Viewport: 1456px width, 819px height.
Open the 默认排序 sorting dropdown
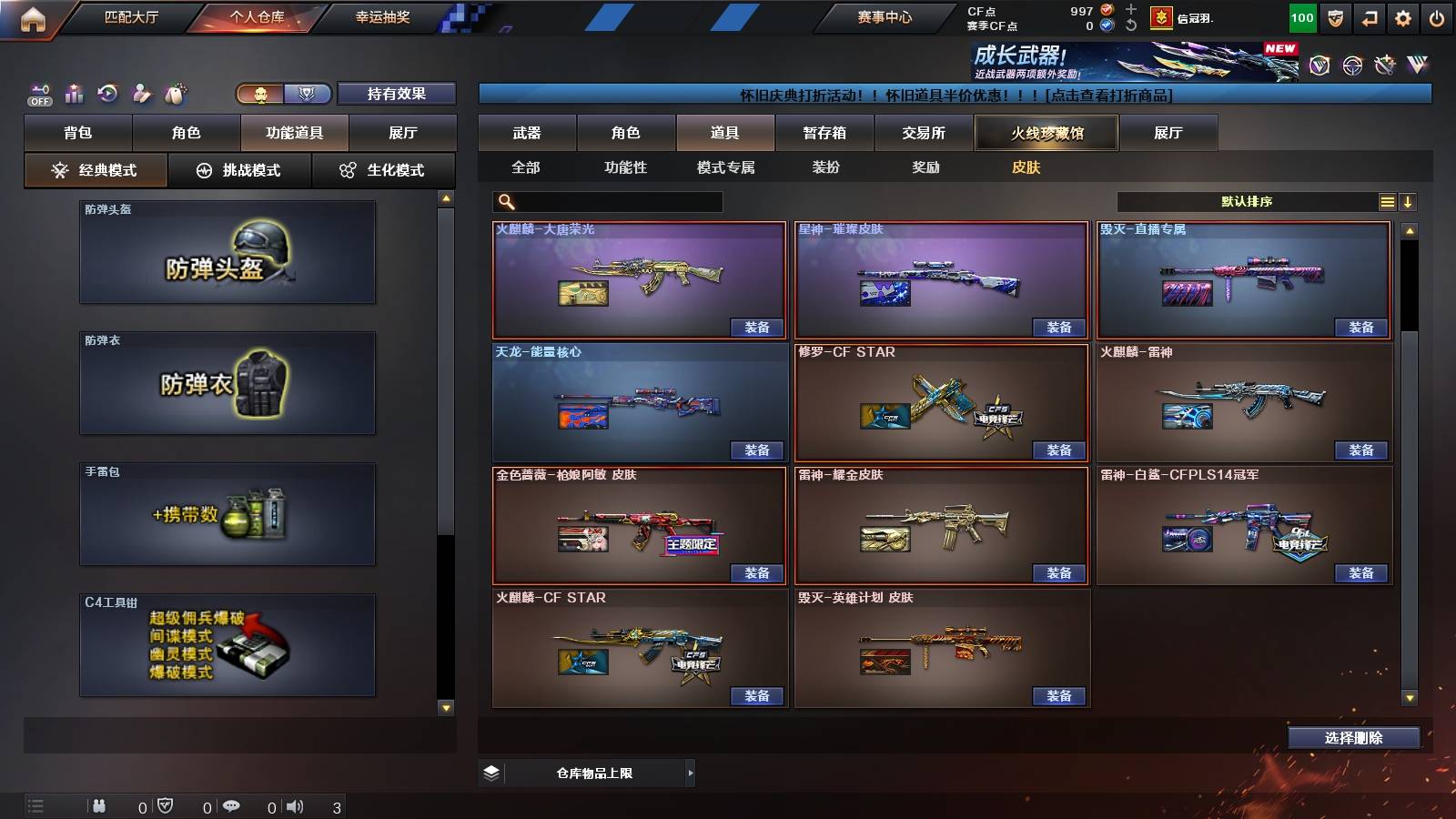point(1247,201)
